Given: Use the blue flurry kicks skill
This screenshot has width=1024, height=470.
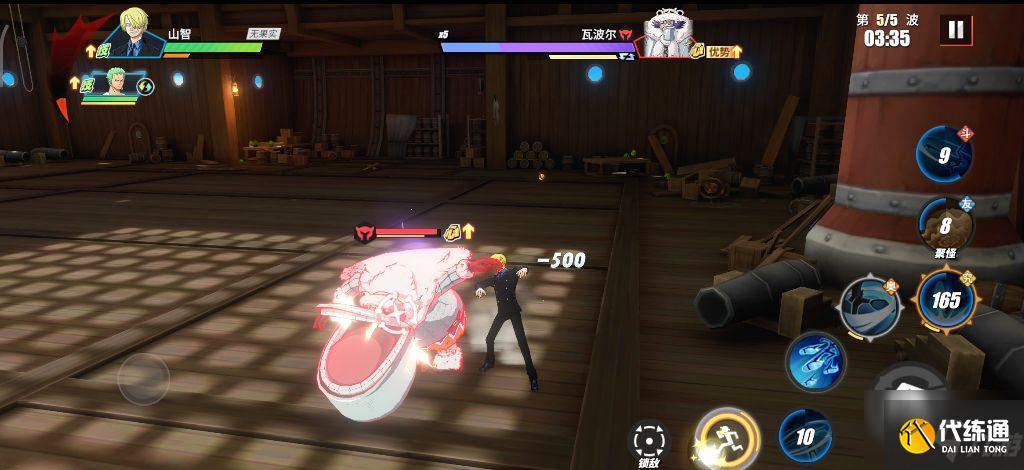Looking at the screenshot, I should click(x=815, y=359).
